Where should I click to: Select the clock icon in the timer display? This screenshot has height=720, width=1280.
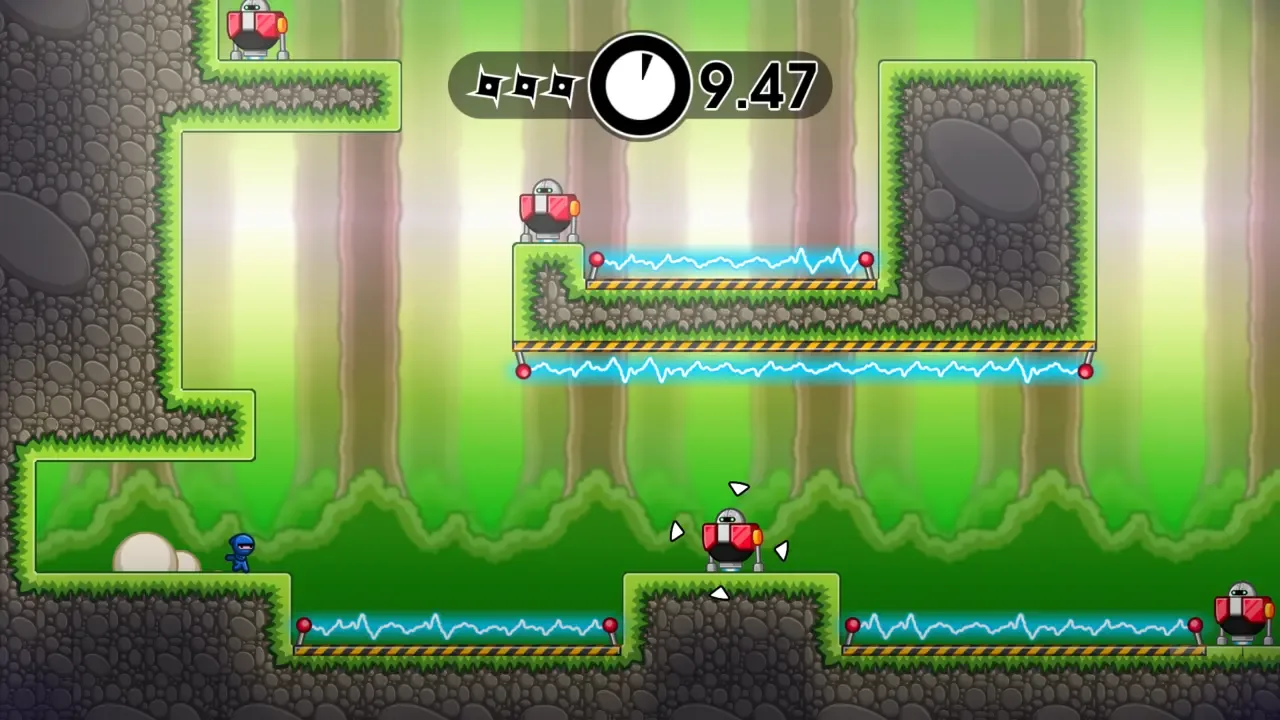point(643,83)
